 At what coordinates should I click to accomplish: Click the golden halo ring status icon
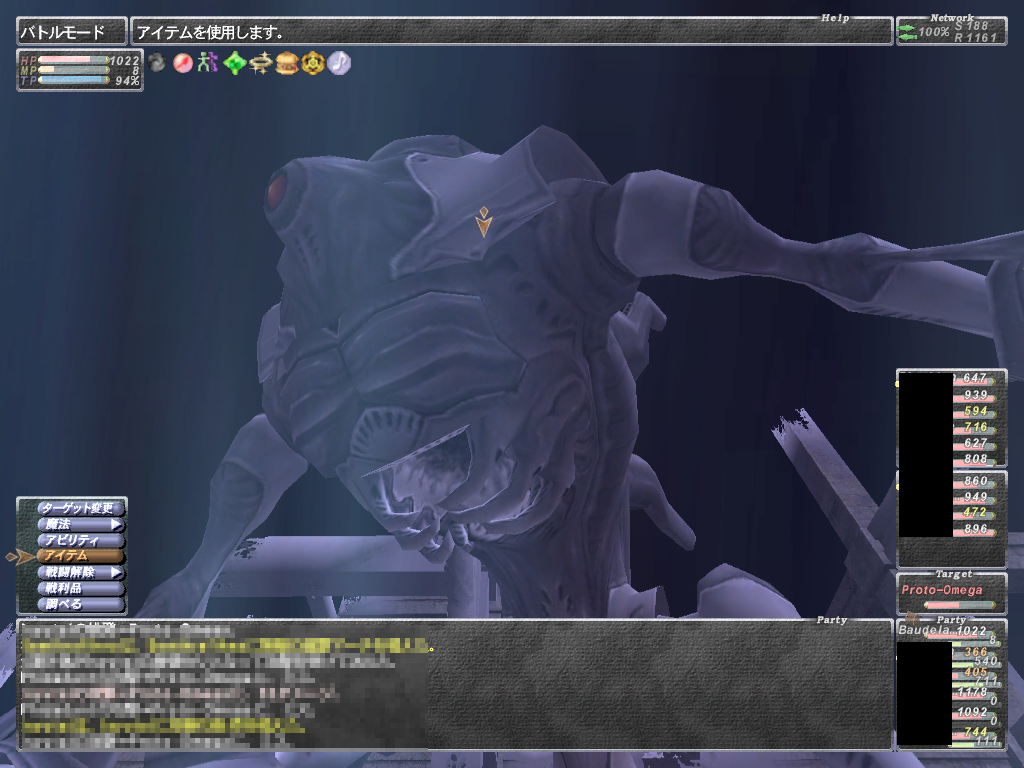(261, 64)
